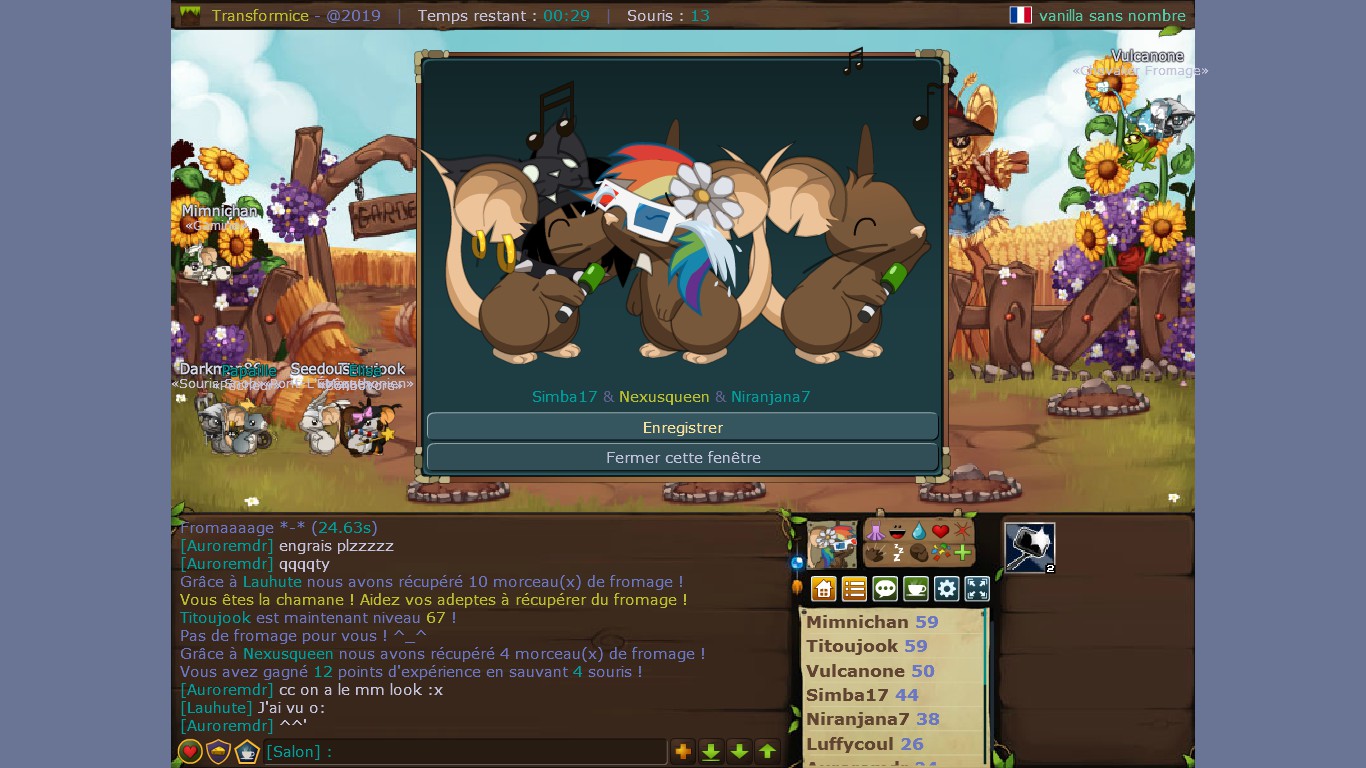Viewport: 1366px width, 768px height.
Task: Toggle the cheese shield filter near chat
Action: pos(217,751)
